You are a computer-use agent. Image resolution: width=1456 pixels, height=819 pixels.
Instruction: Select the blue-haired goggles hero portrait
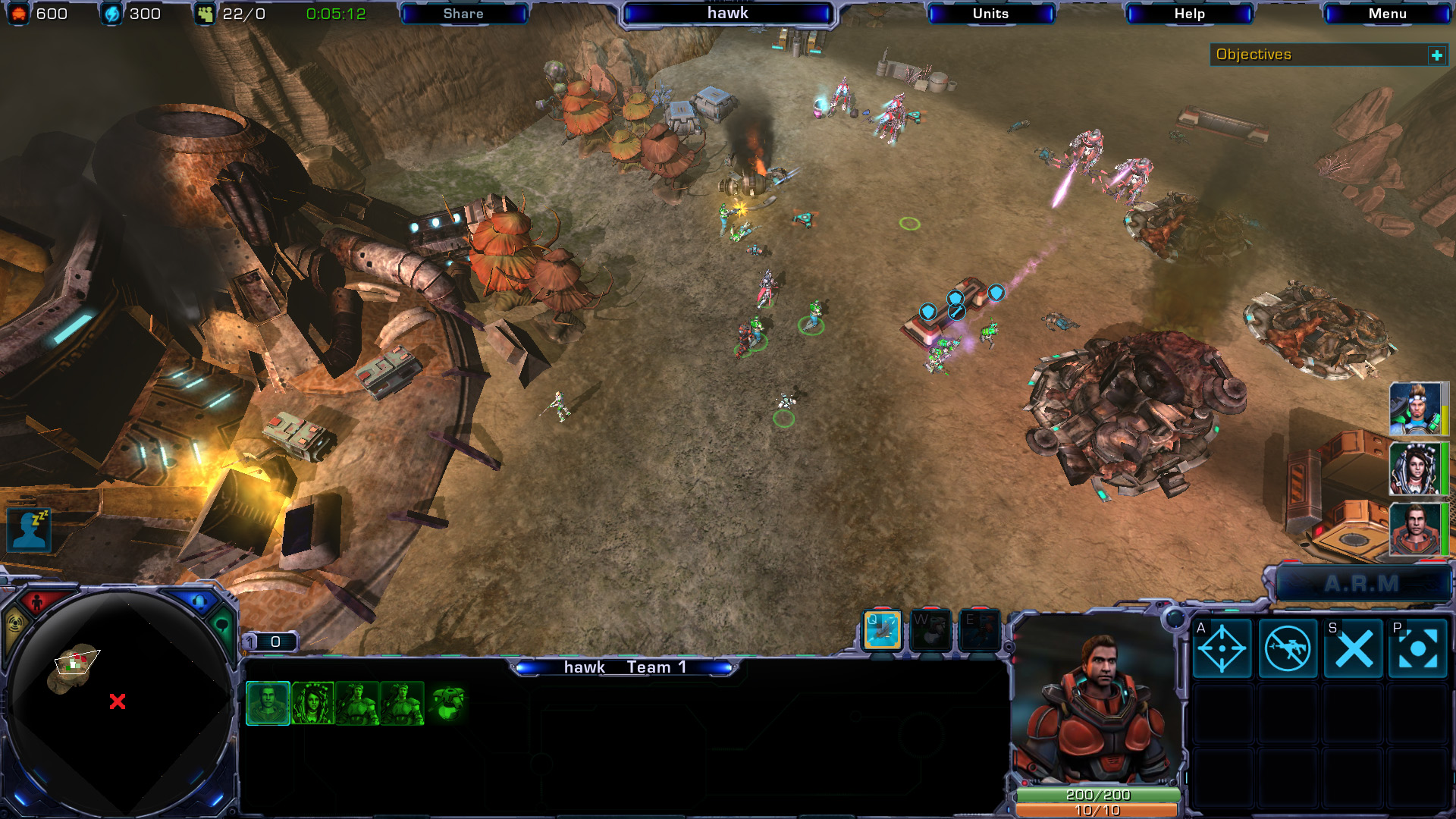point(1415,409)
